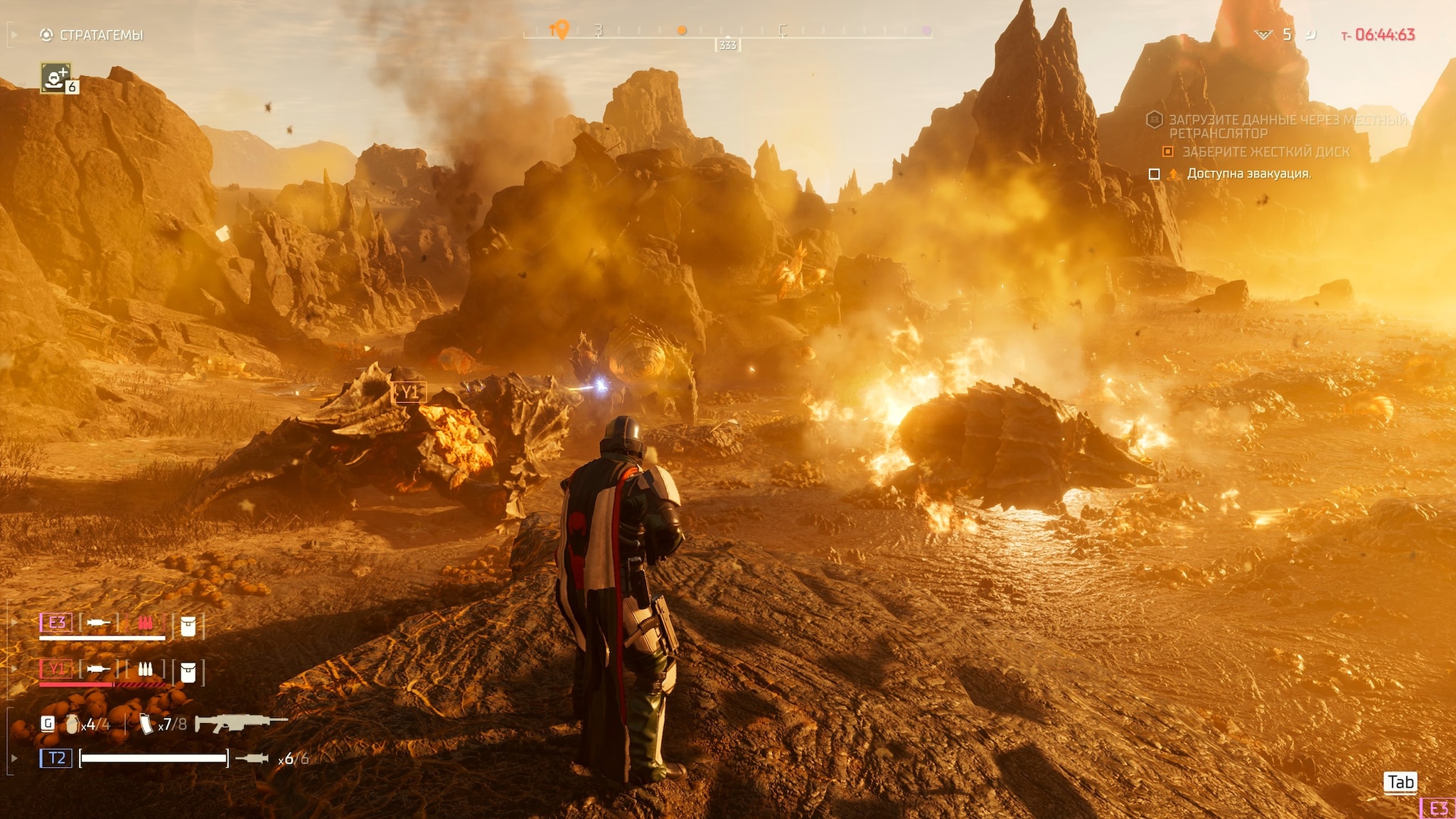Click E3's red low-ammo bullets icon

tap(145, 623)
